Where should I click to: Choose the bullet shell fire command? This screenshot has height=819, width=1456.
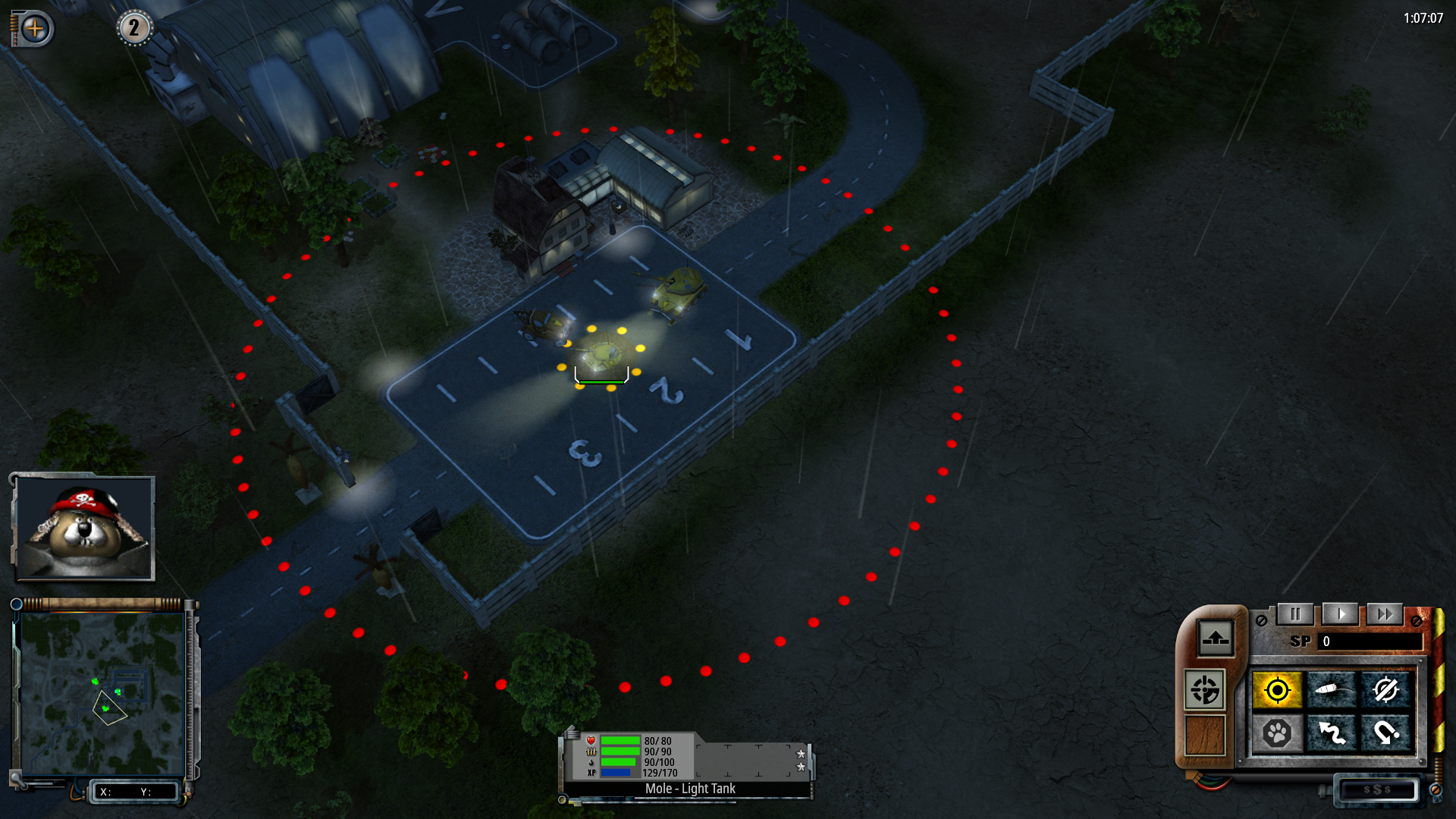(x=1332, y=690)
